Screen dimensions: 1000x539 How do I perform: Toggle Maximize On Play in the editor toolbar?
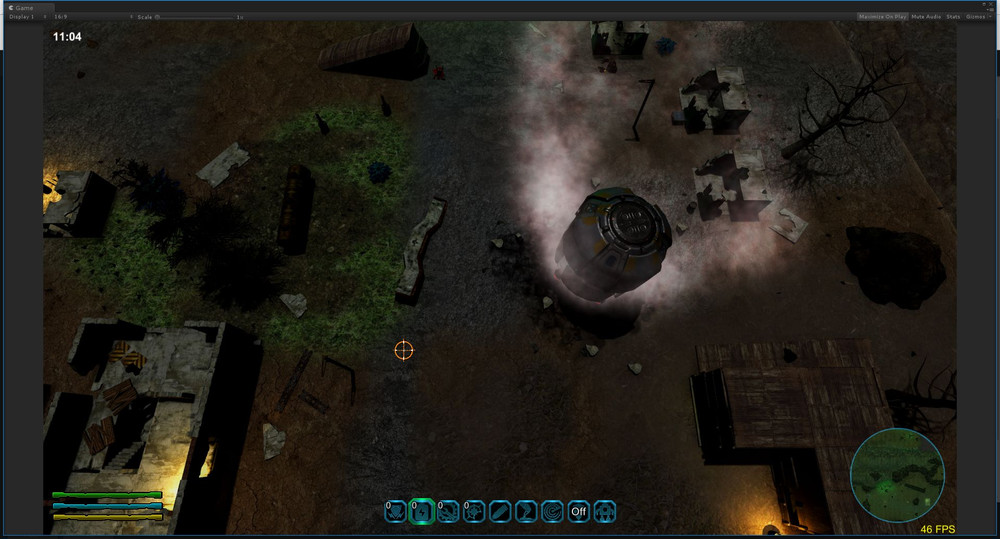(882, 17)
